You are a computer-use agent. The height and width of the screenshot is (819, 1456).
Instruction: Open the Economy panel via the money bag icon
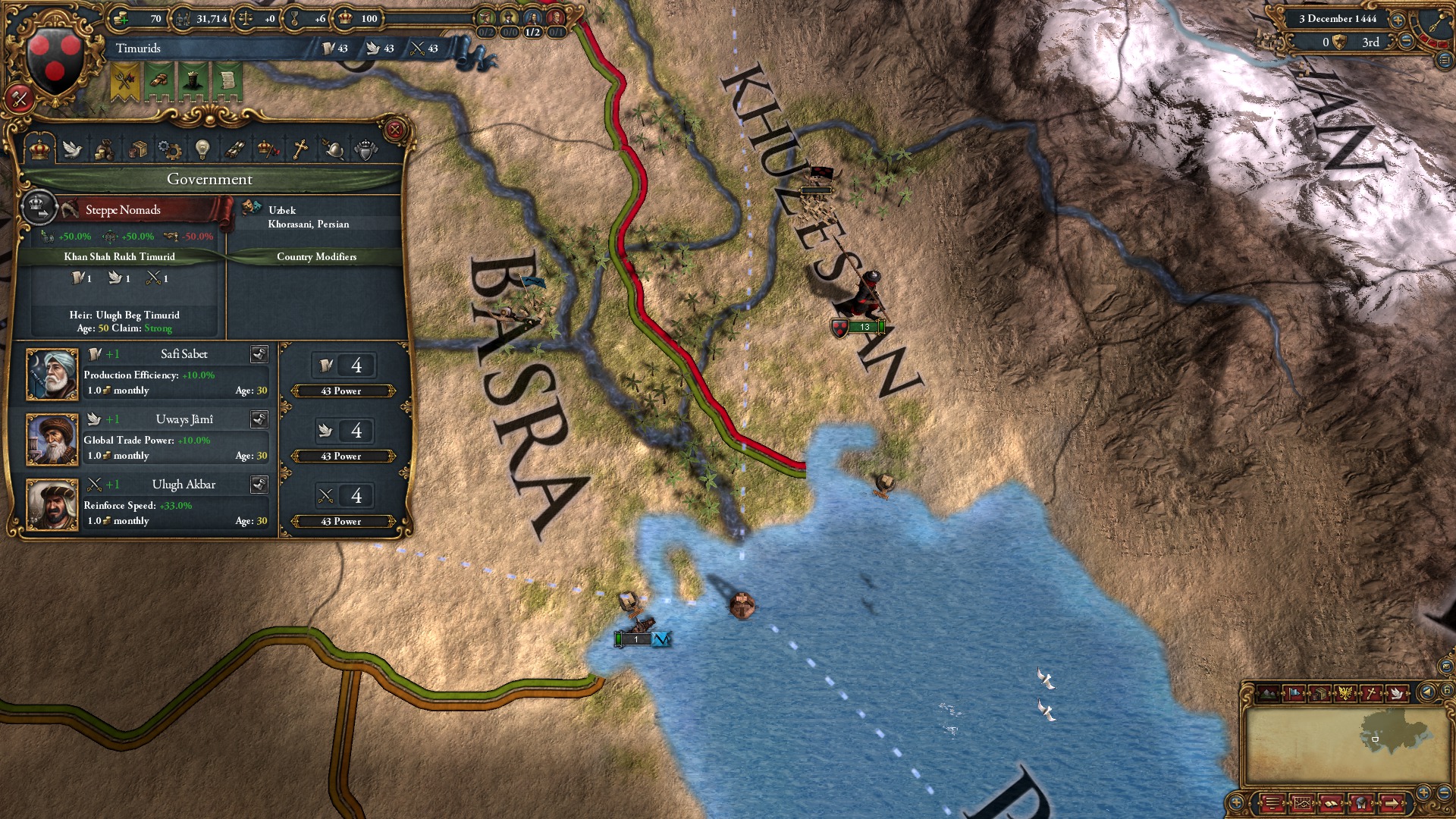point(104,149)
